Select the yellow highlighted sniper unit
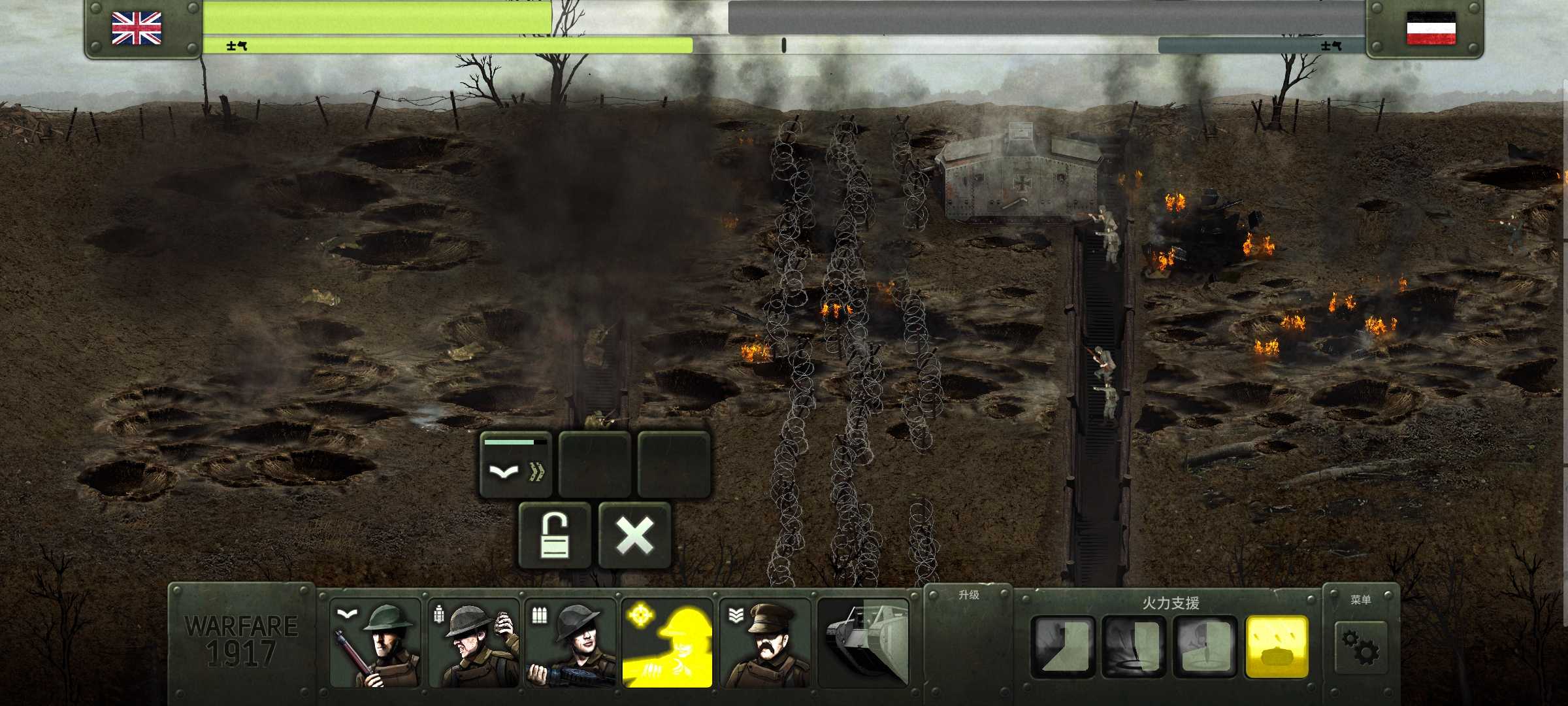This screenshot has width=1568, height=706. tap(667, 643)
